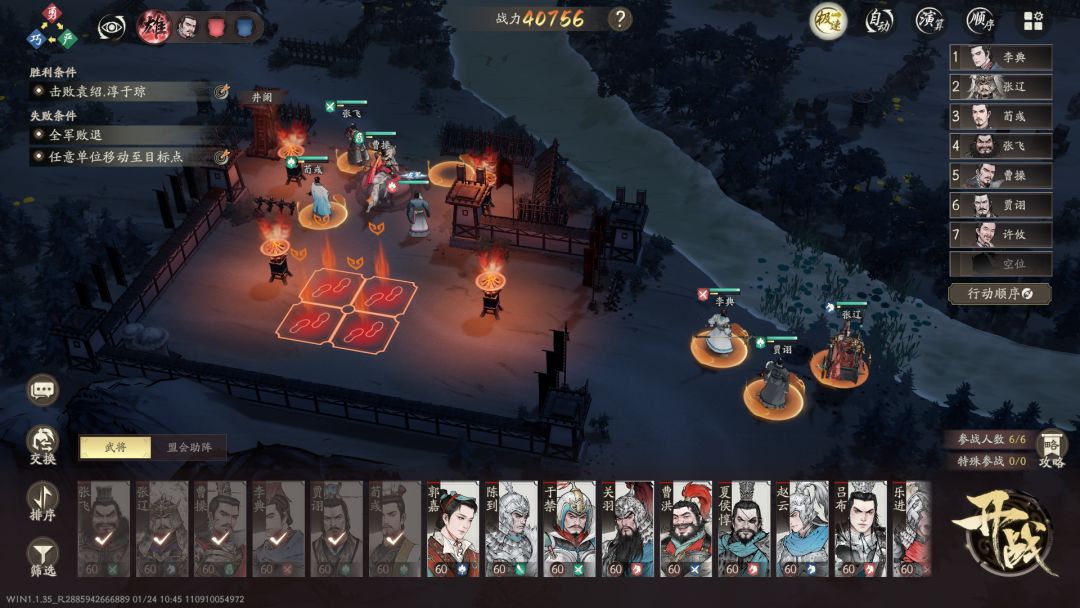Viewport: 1080px width, 608px height.
Task: Open the chat bubble icon
Action: tap(43, 391)
